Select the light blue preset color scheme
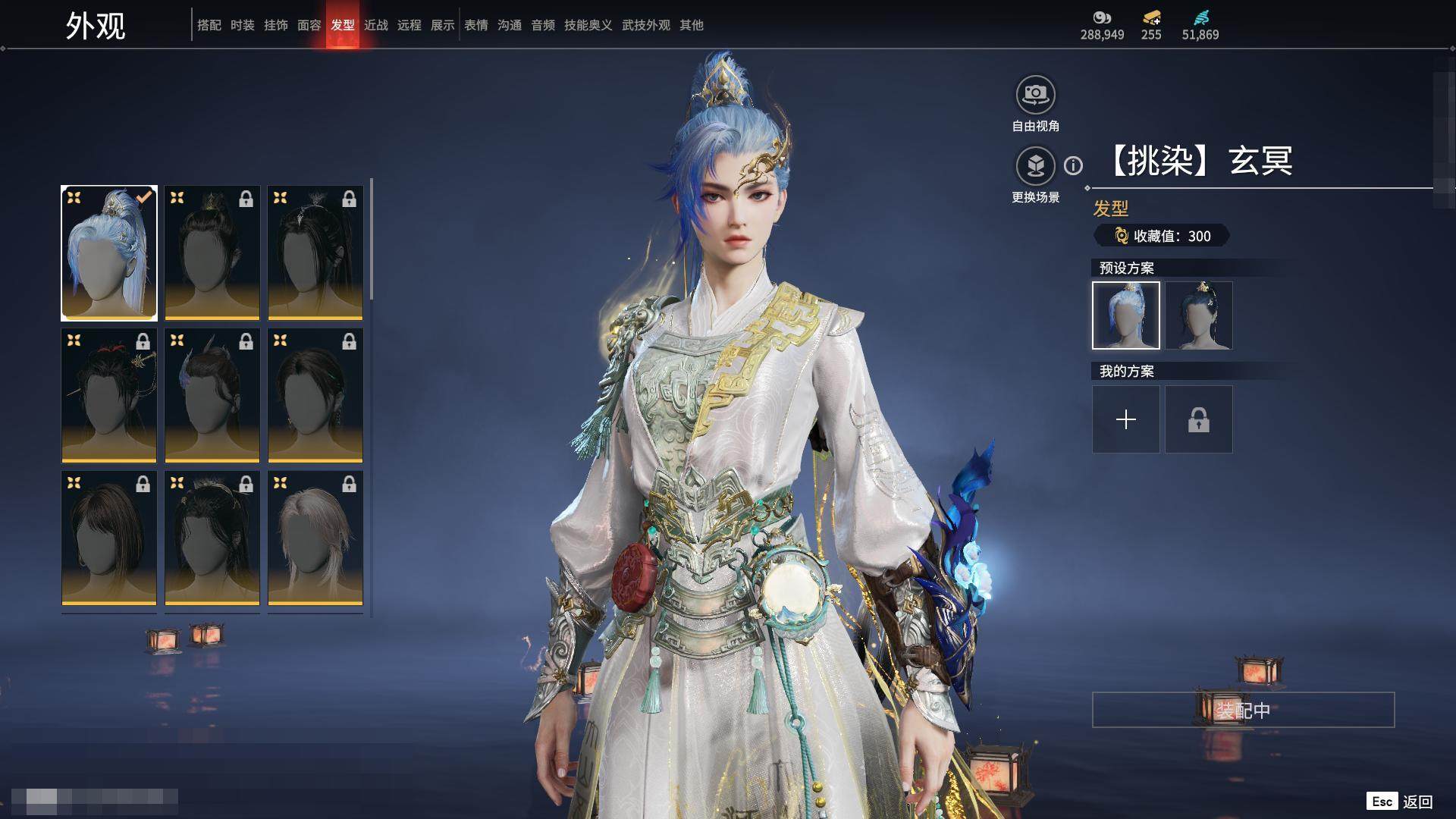Viewport: 1456px width, 819px height. click(x=1125, y=315)
